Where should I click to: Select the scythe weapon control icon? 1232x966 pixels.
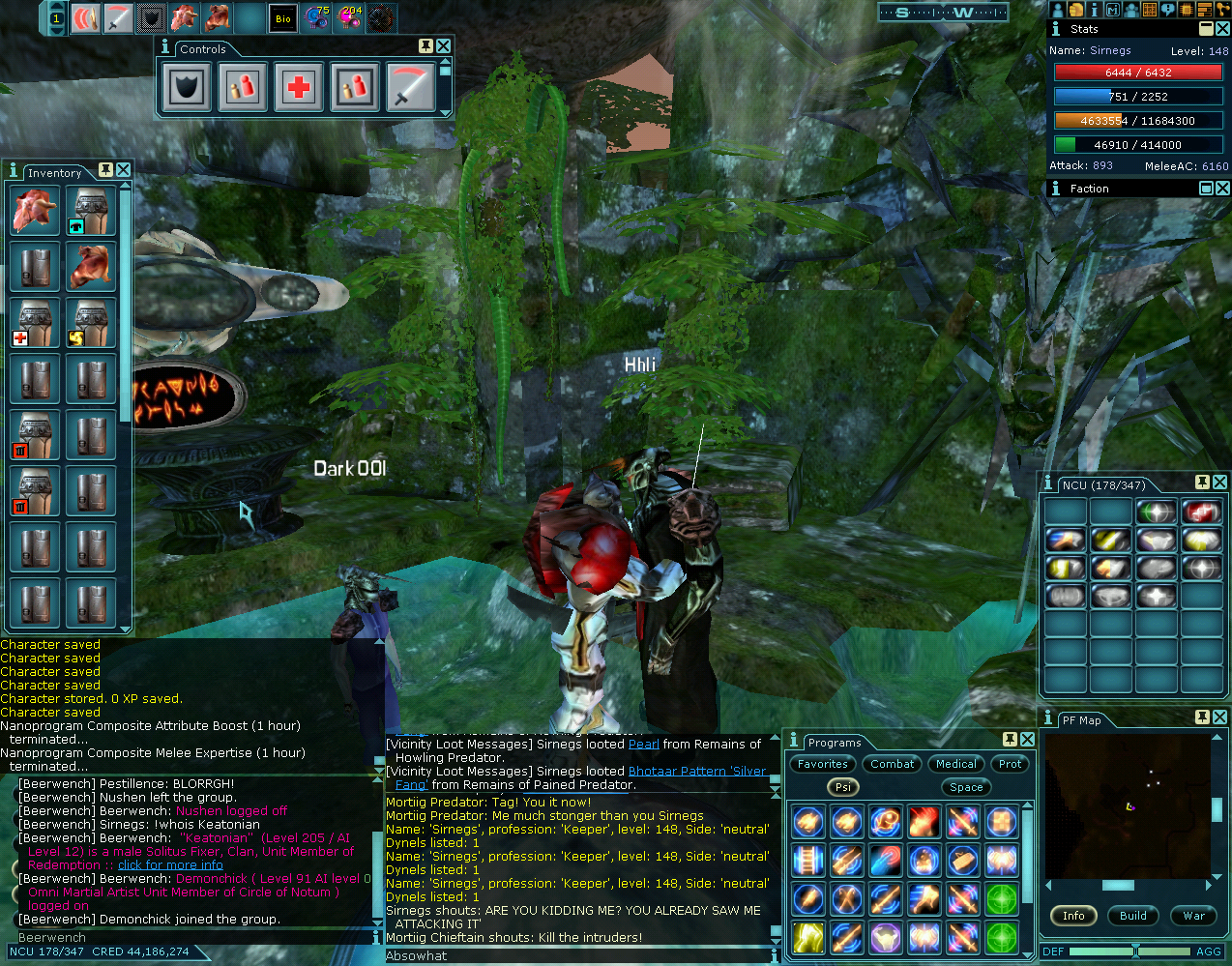(x=411, y=88)
